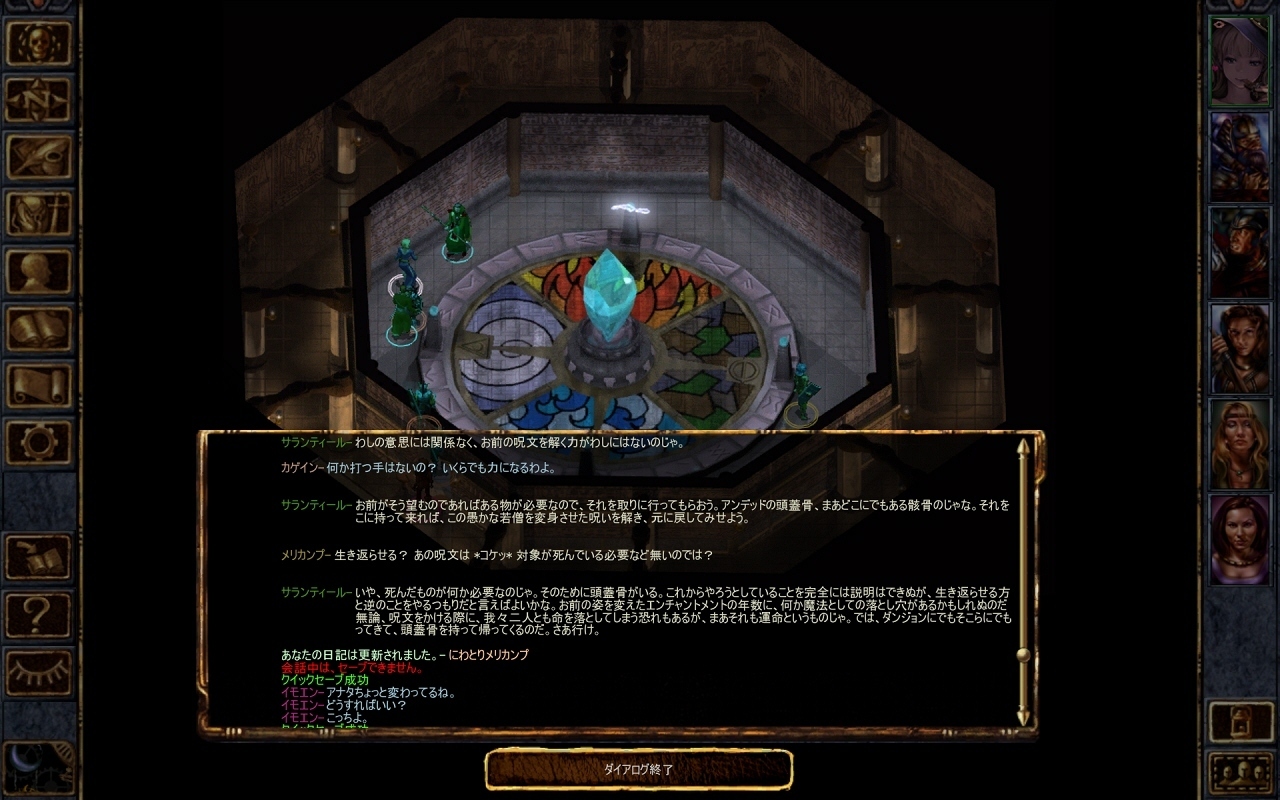Open the mage spellbook icon

(39, 327)
